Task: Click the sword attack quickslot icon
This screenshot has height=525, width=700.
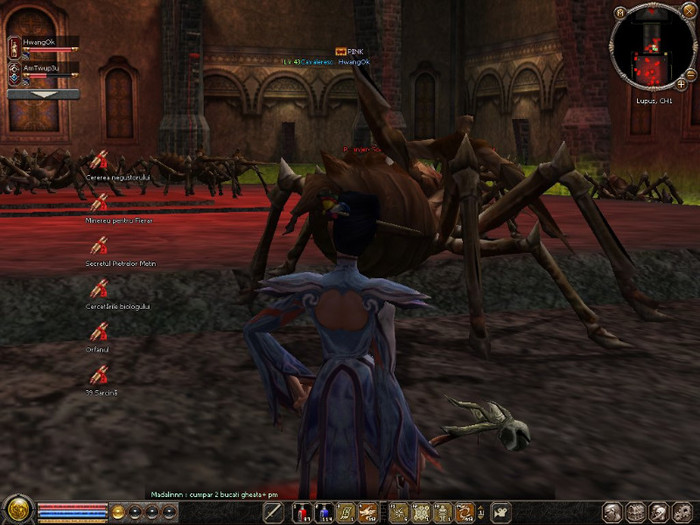Action: 273,513
